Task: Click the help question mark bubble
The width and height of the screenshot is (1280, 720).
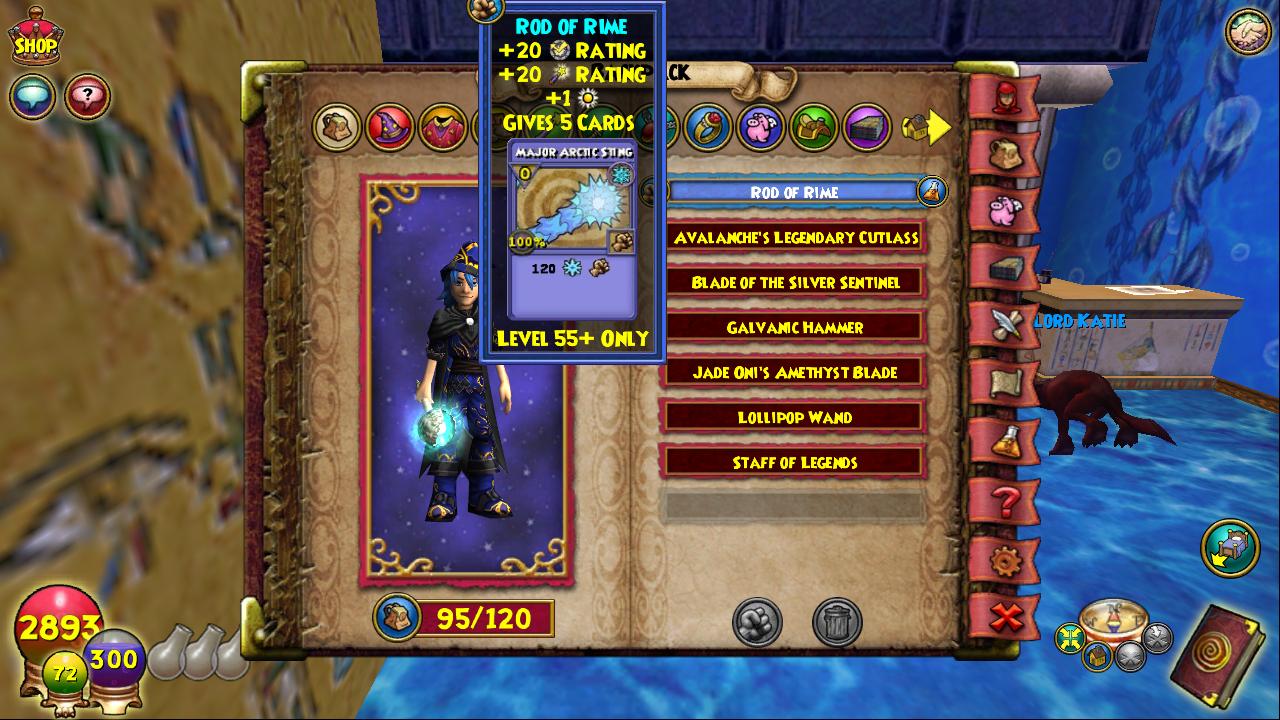Action: [x=88, y=97]
